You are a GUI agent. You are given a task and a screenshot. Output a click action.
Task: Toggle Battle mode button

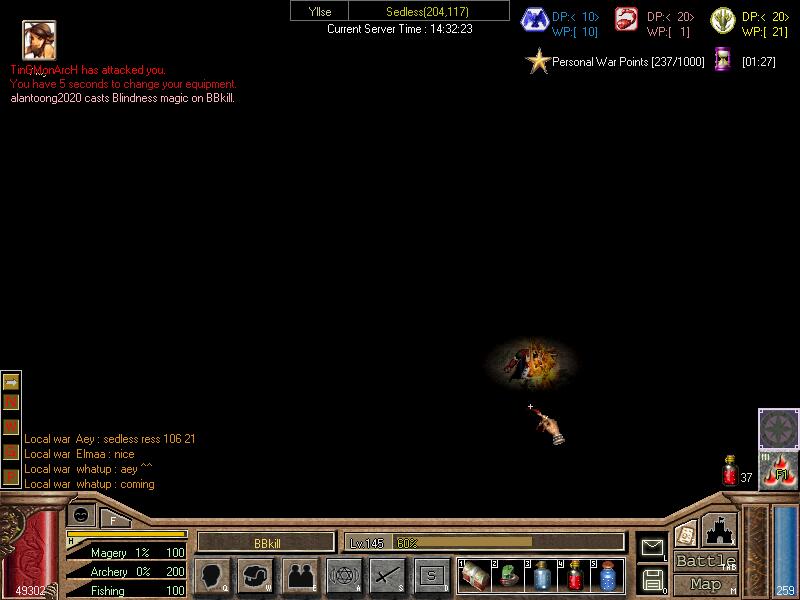coord(706,561)
